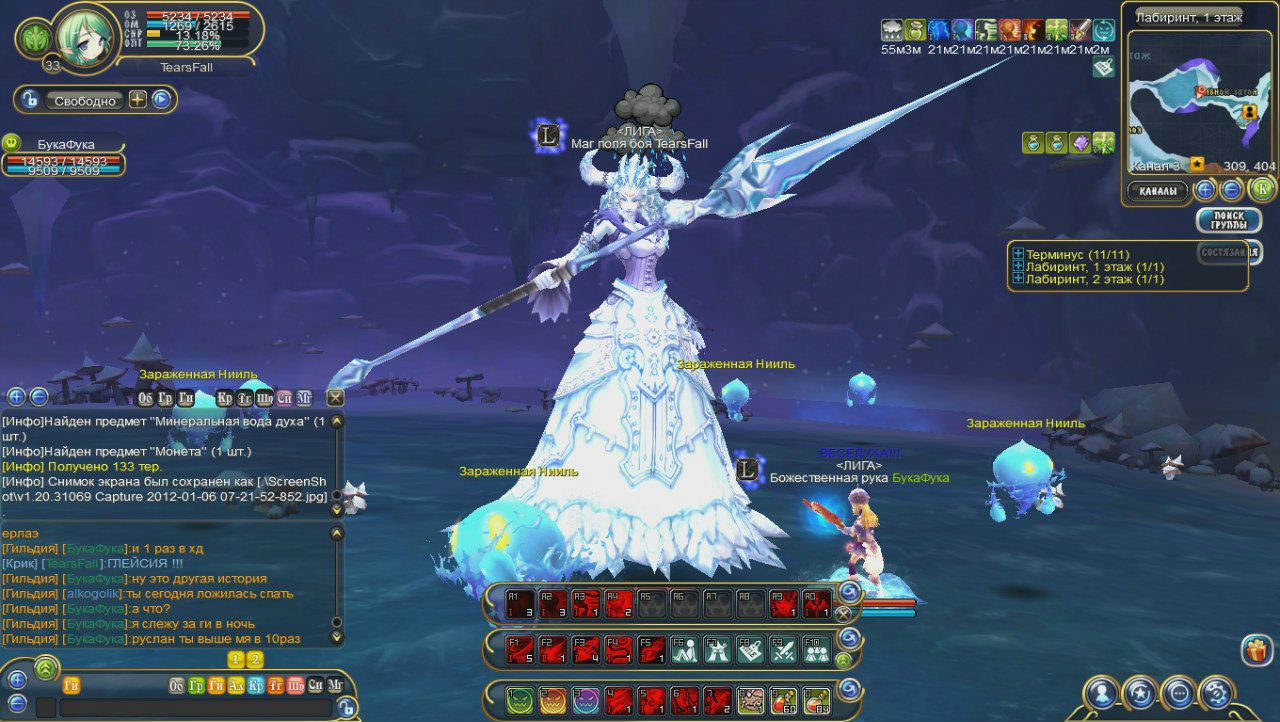Switch to chat tab 2
The width and height of the screenshot is (1280, 722).
pos(255,660)
